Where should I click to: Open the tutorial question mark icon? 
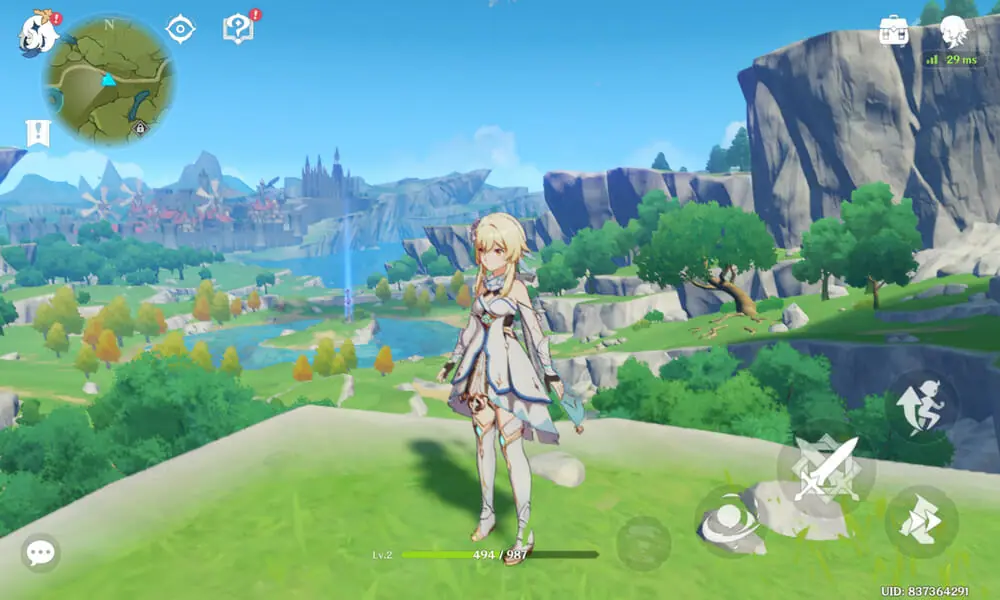click(237, 29)
